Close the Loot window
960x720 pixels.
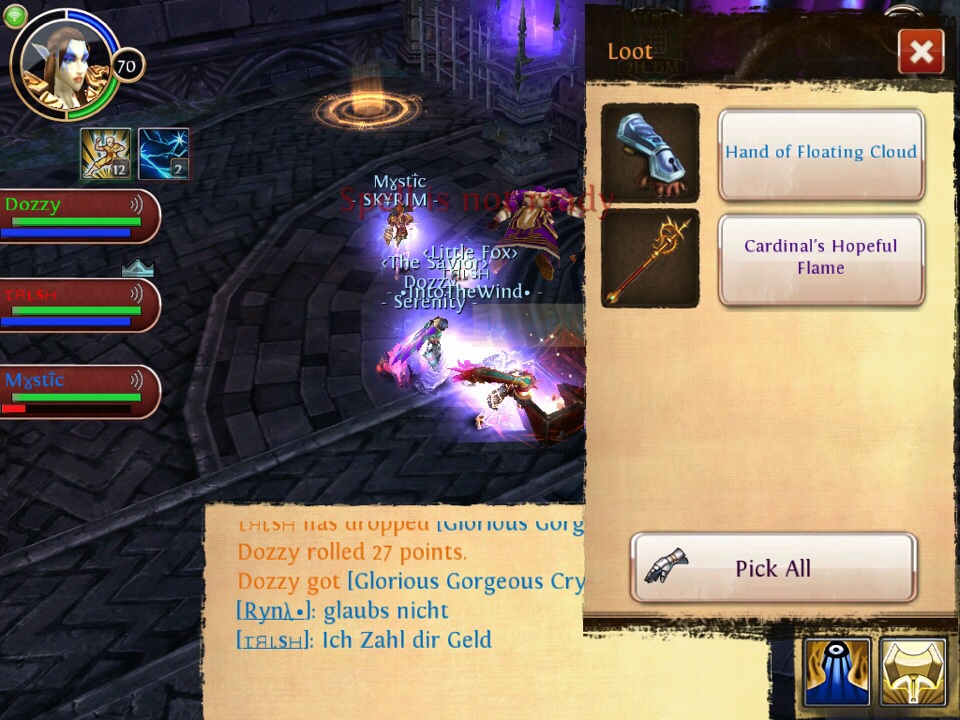(x=921, y=51)
